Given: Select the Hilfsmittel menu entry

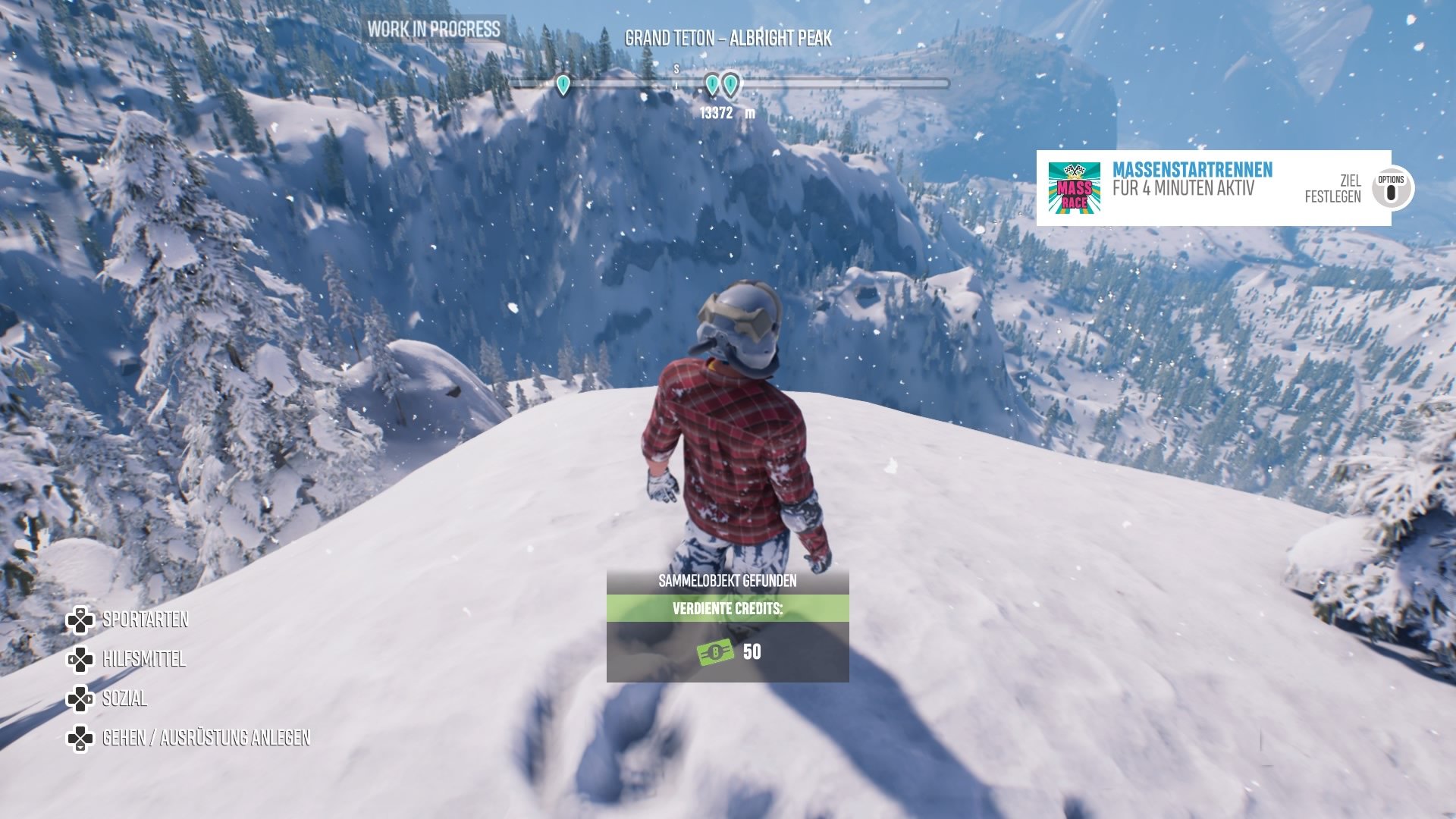Looking at the screenshot, I should pos(143,659).
